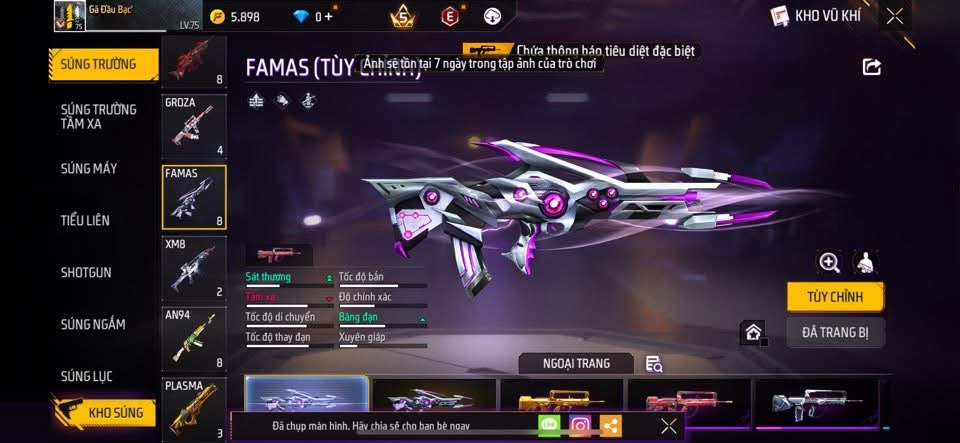
Task: Zoom in with the magnifier icon
Action: pyautogui.click(x=829, y=262)
